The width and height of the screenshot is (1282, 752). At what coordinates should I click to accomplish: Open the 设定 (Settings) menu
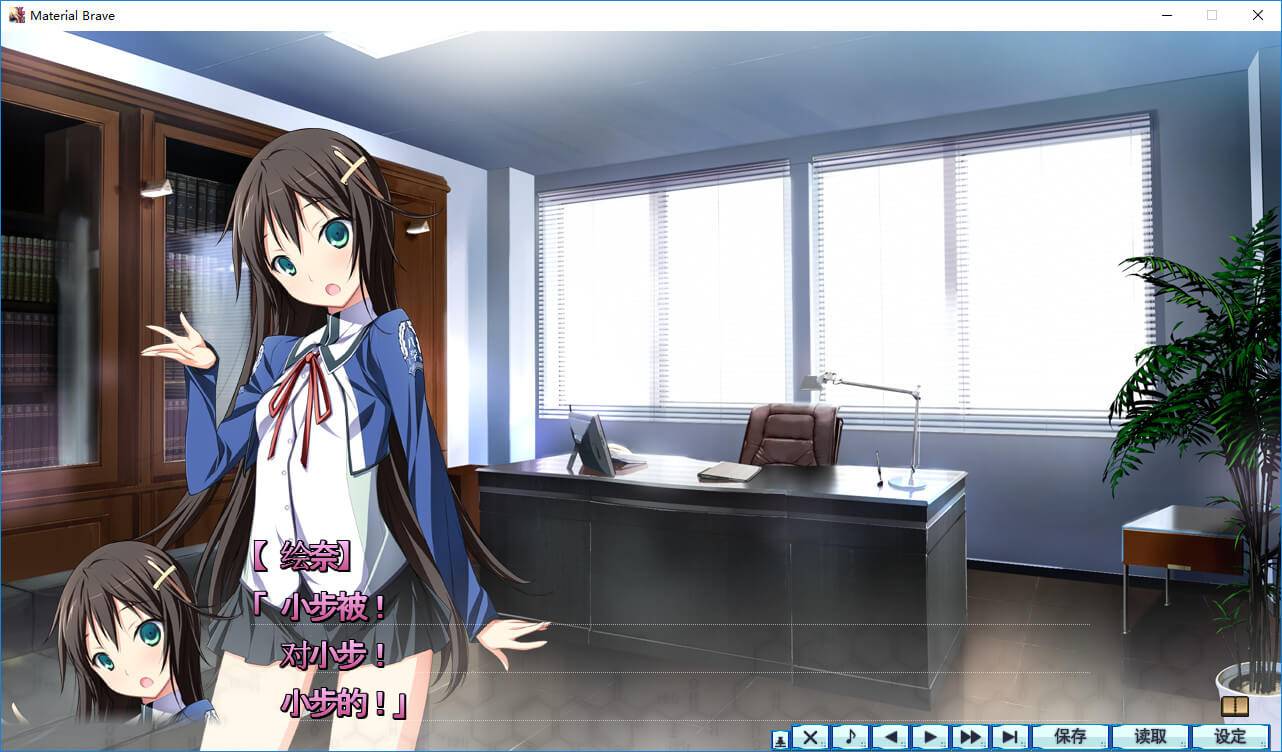point(1230,737)
